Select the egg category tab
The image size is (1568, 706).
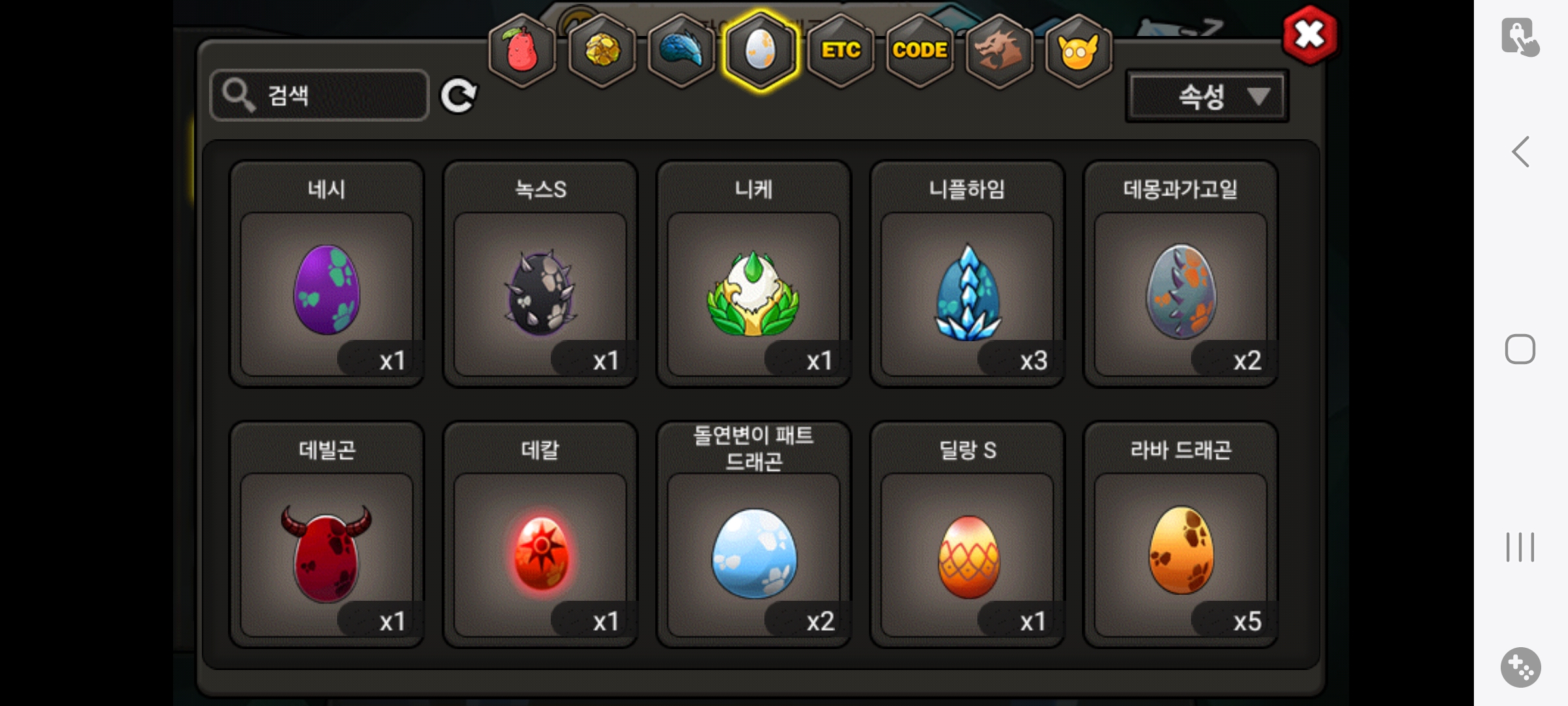[760, 51]
